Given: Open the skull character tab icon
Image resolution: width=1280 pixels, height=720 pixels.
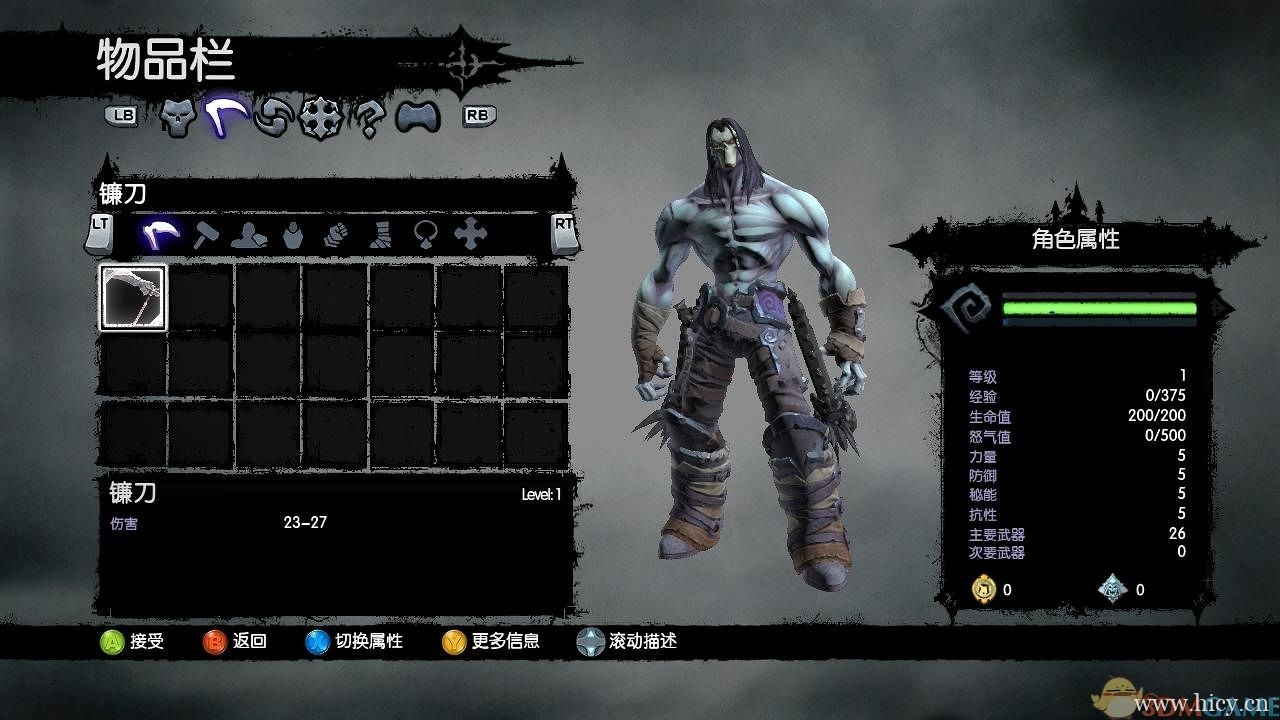Looking at the screenshot, I should (x=176, y=118).
